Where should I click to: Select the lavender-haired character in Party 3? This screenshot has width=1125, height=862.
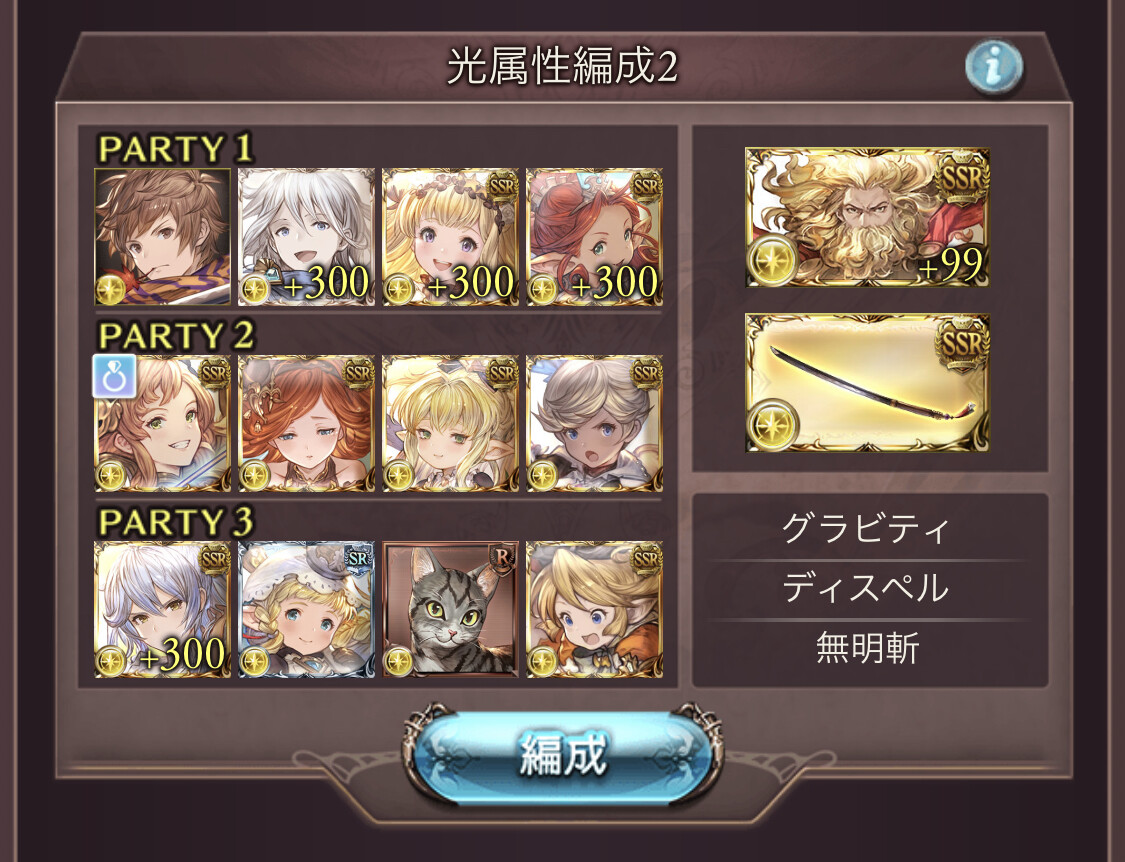163,610
